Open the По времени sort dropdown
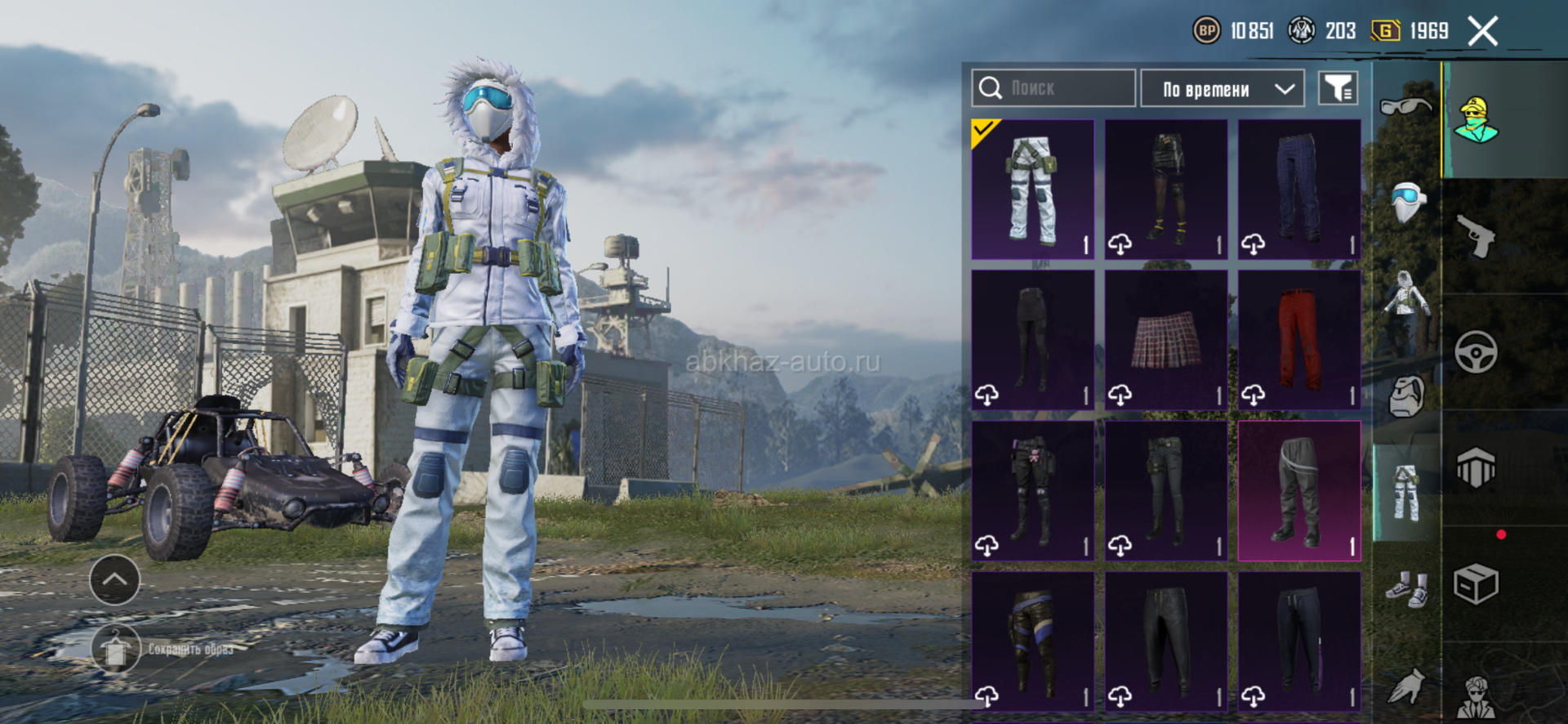1568x724 pixels. coord(1222,88)
